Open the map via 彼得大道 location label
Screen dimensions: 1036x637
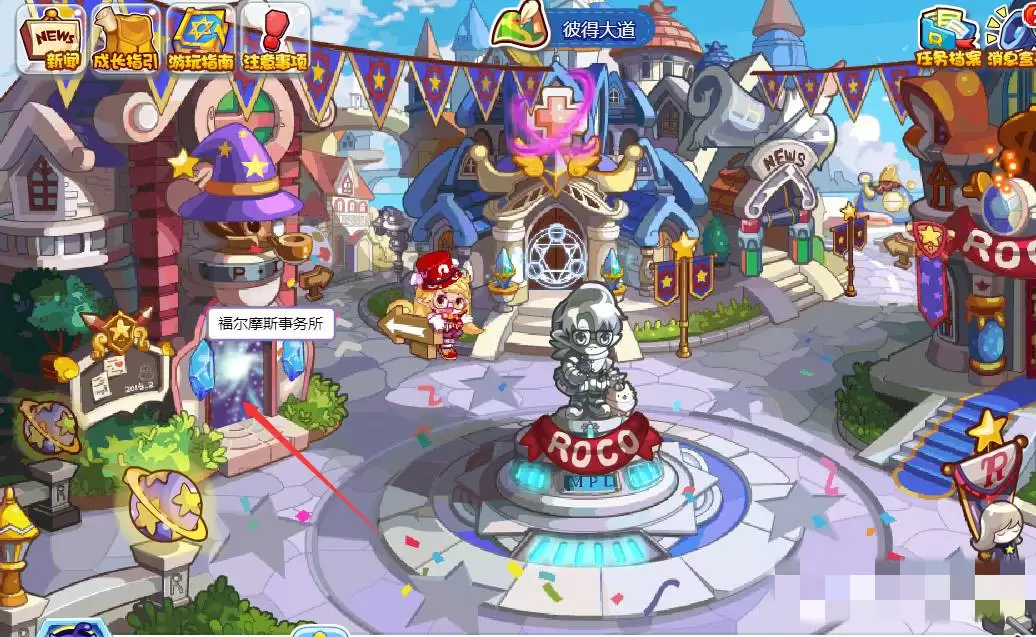pyautogui.click(x=598, y=29)
